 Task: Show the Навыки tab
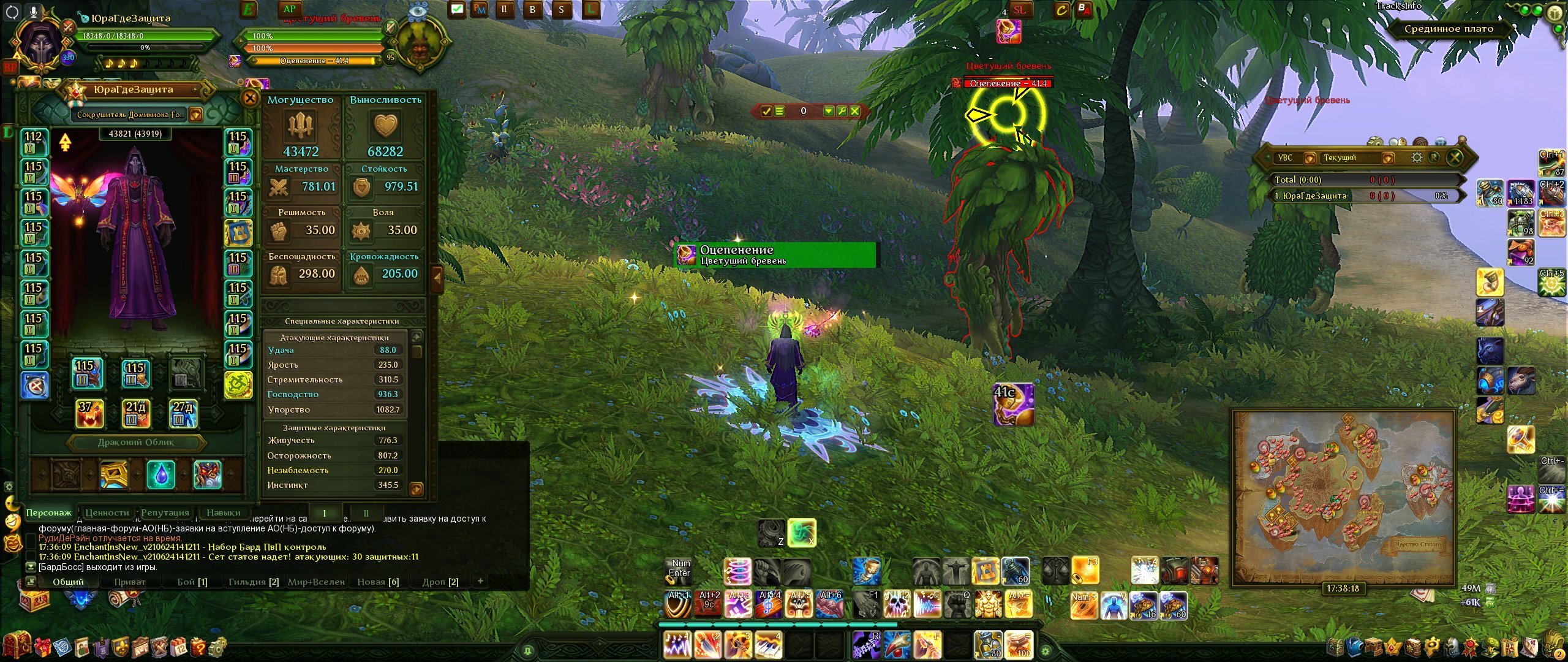[223, 512]
